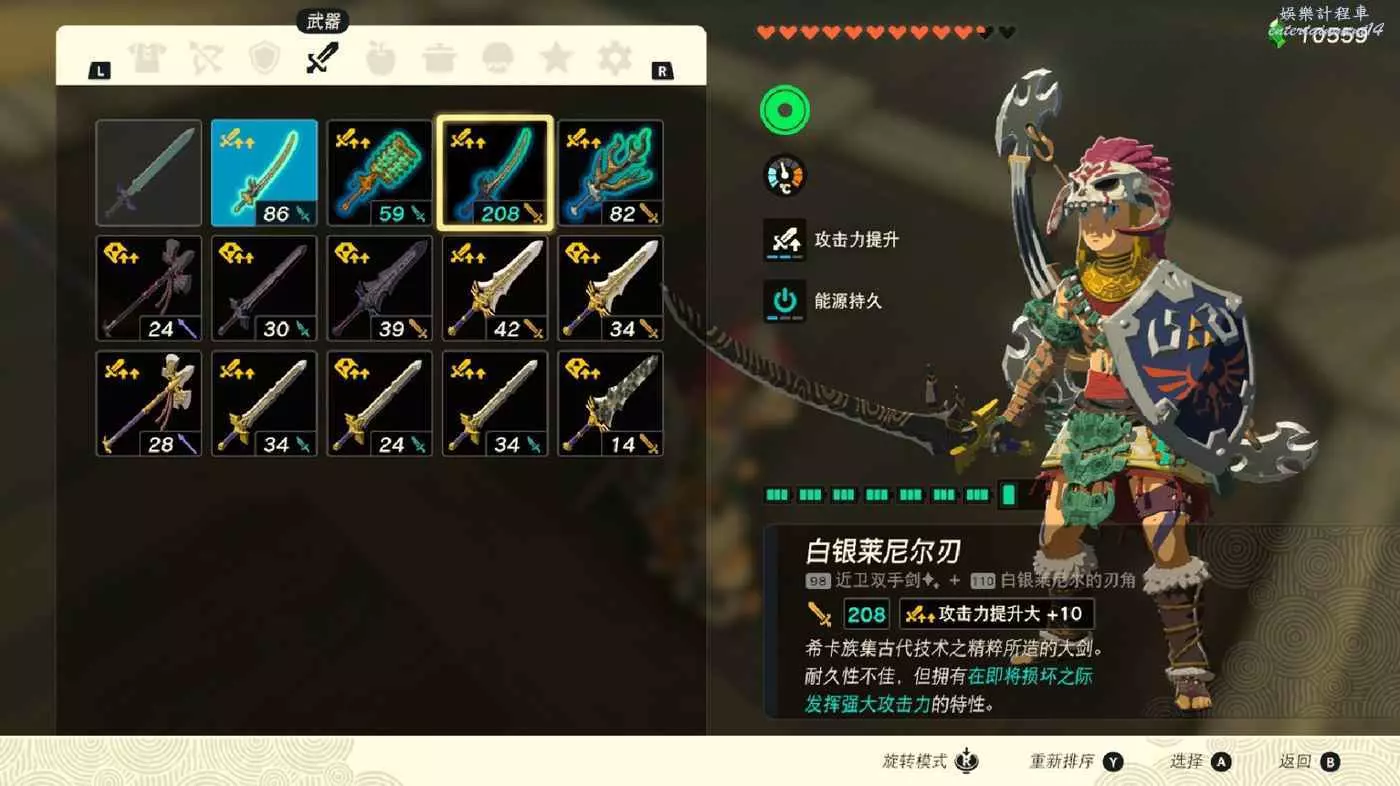The height and width of the screenshot is (786, 1400).
Task: Select the highlighted 208 attack Lynel blade
Action: tap(495, 173)
